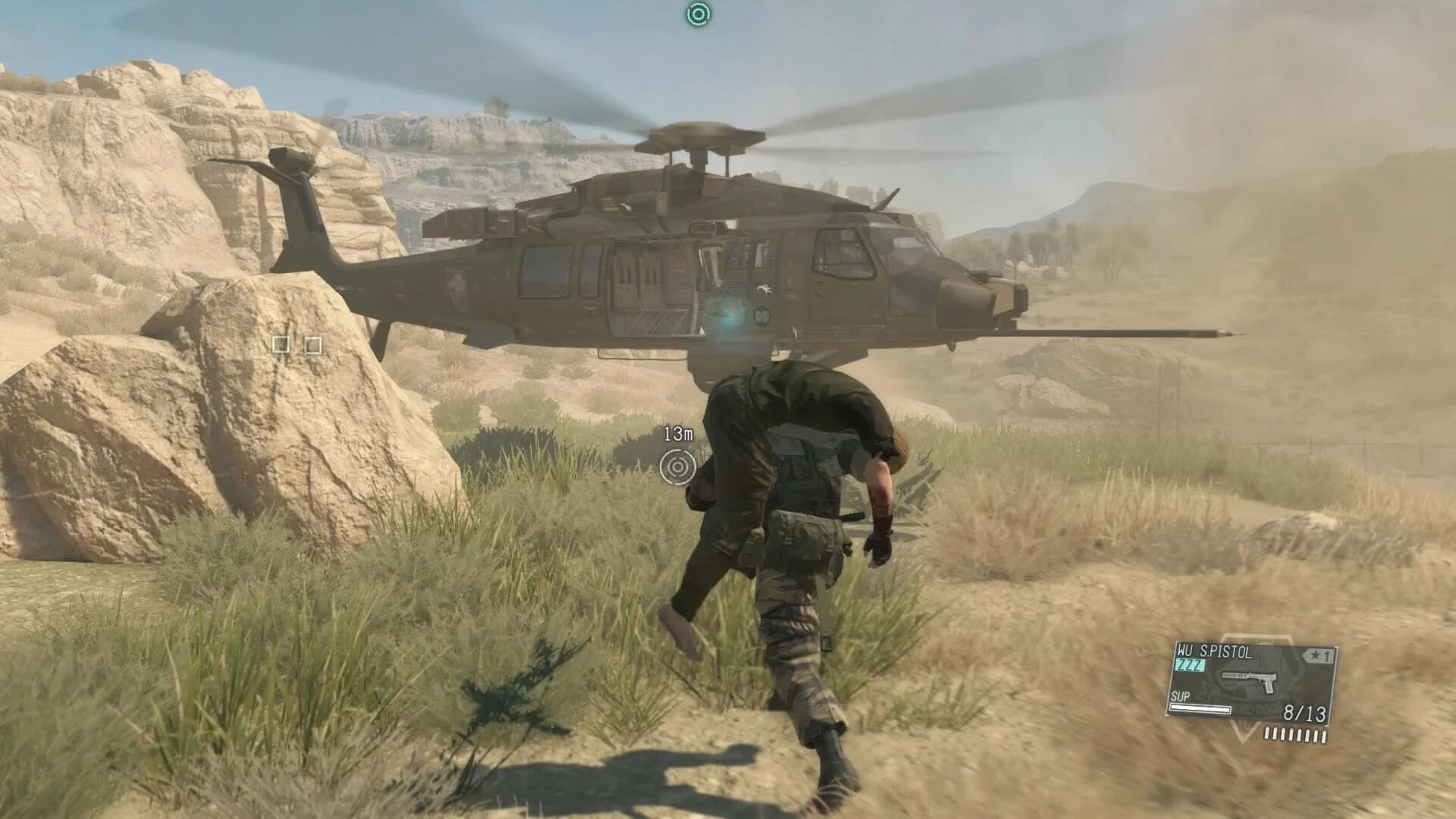This screenshot has width=1456, height=819.
Task: Expand the weapon info panel
Action: point(1251,682)
